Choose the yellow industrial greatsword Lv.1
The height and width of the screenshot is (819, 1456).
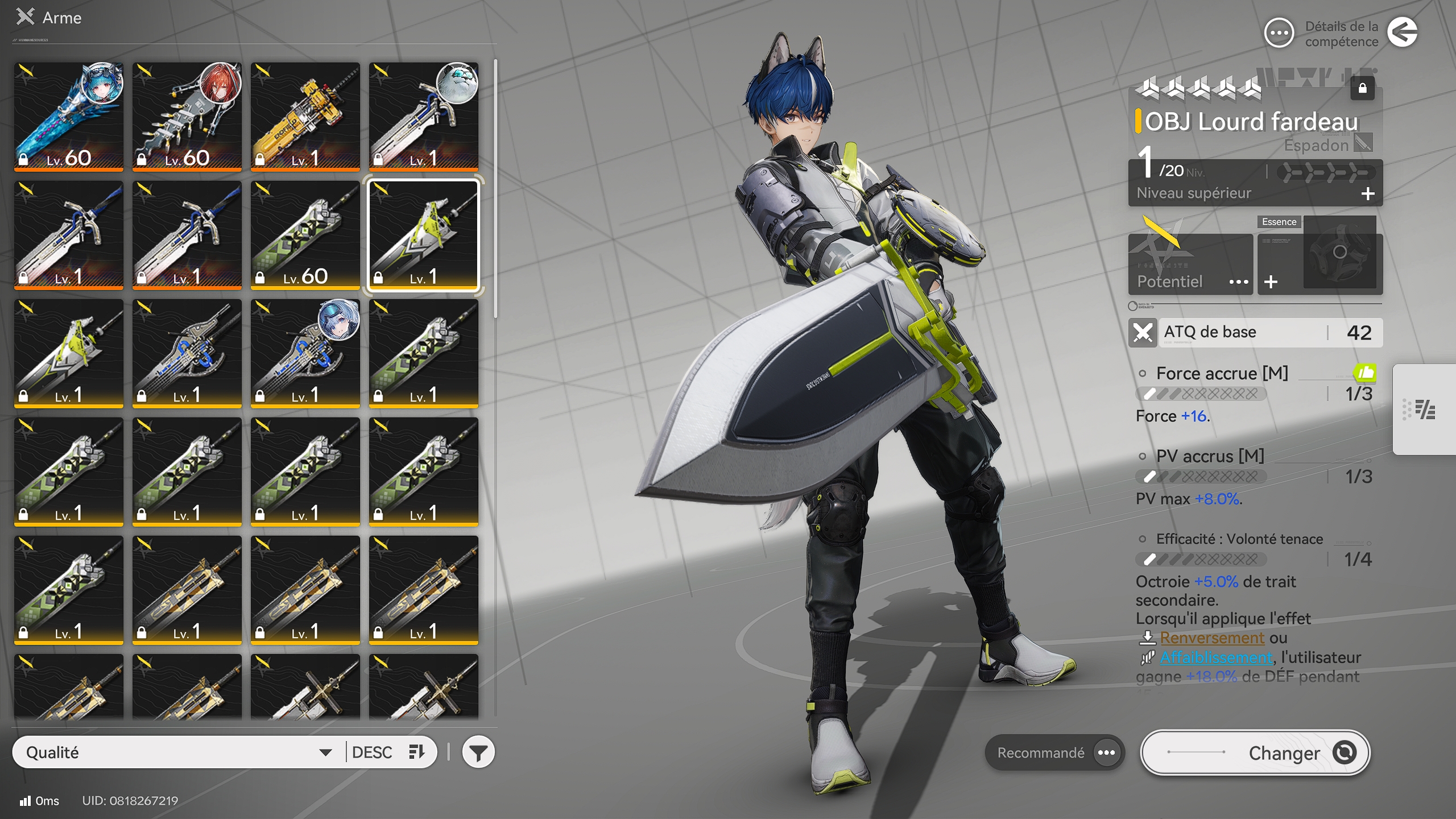(305, 117)
